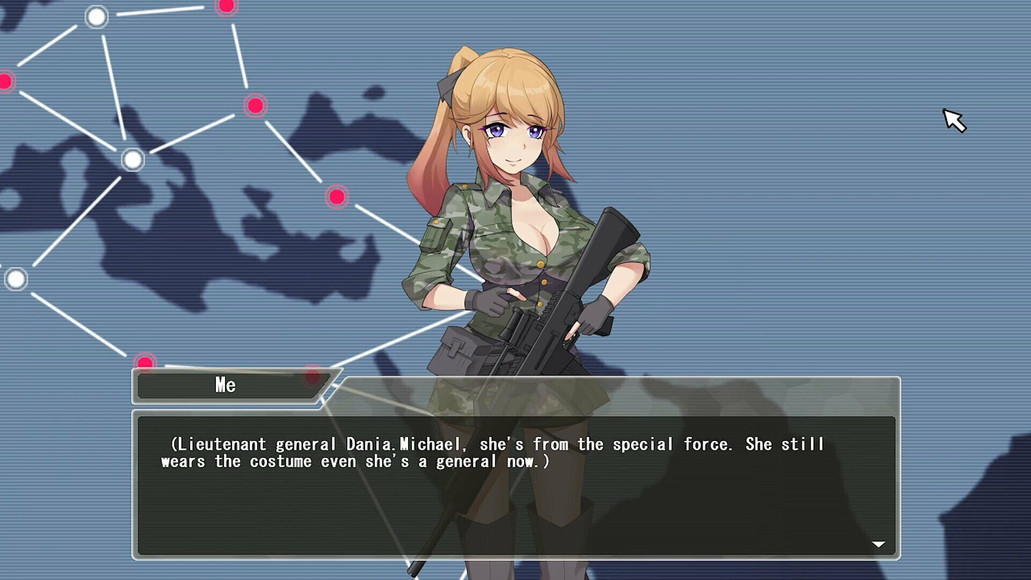1031x580 pixels.
Task: Click the white continue arrow in dialogue box
Action: [x=878, y=545]
